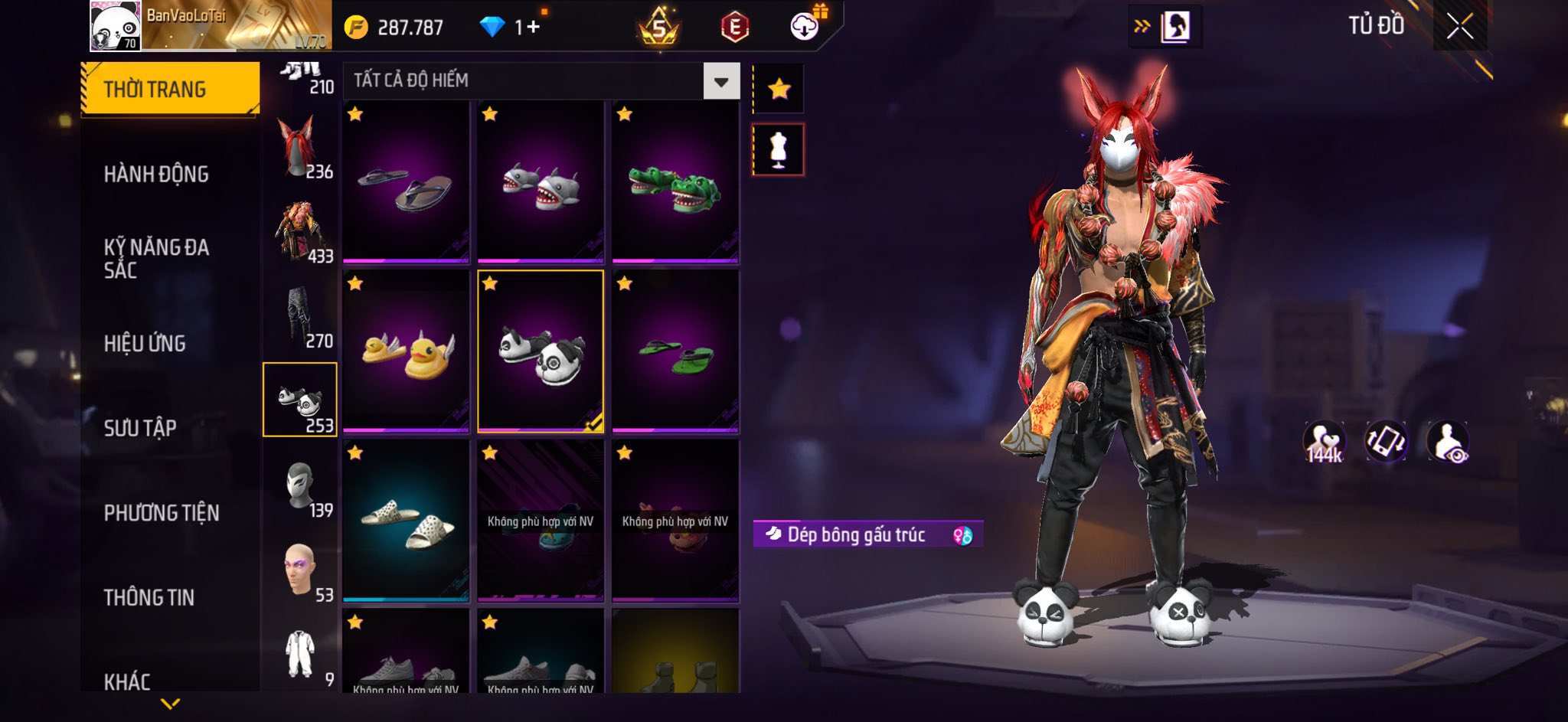Screen dimensions: 1568x722
Task: Equip the shark slippers
Action: 541,182
